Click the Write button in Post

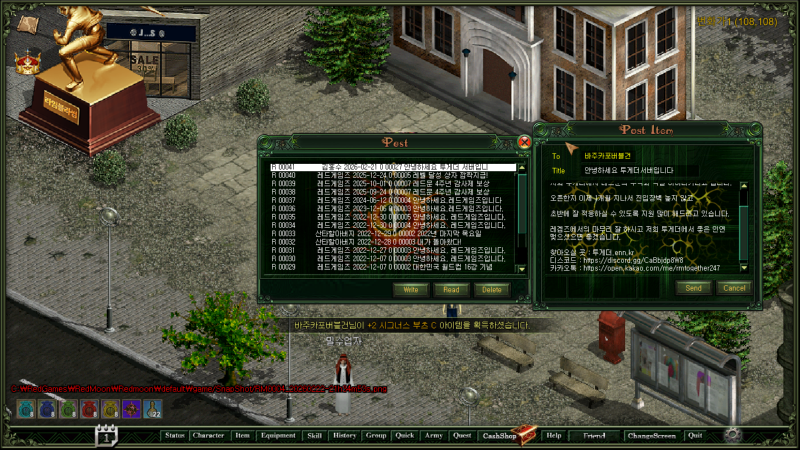410,289
